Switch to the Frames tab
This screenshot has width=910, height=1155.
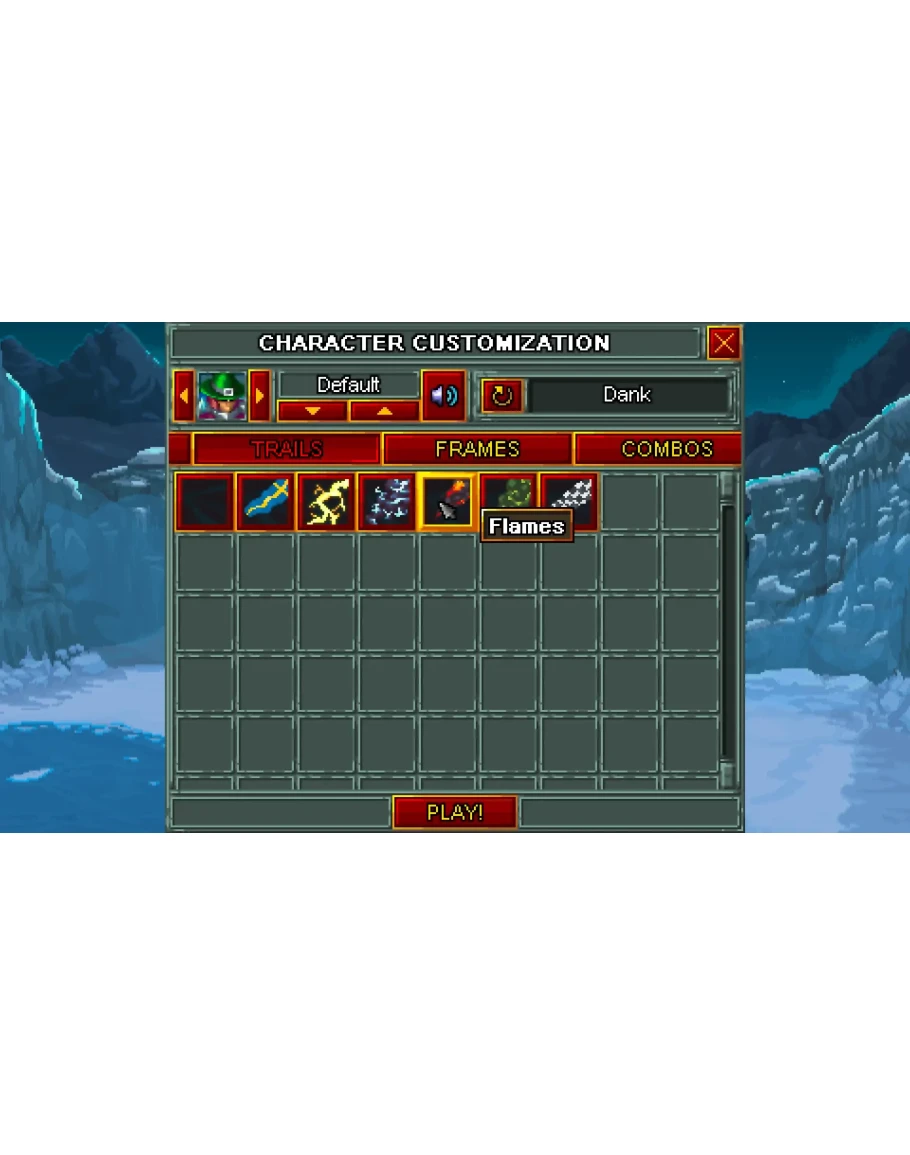coord(477,449)
